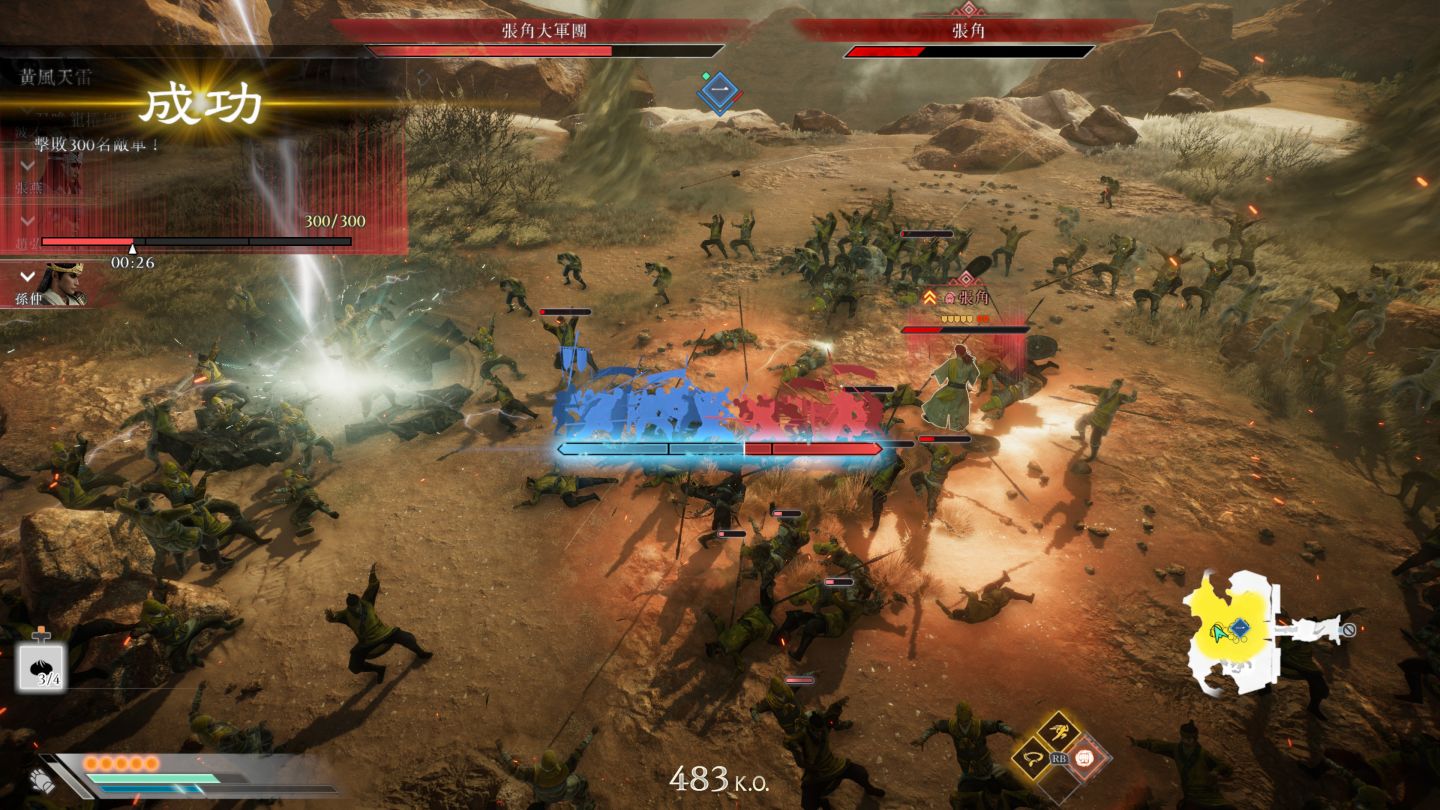The width and height of the screenshot is (1440, 810).
Task: Click the blue diamond marker on minimap
Action: pyautogui.click(x=1240, y=628)
